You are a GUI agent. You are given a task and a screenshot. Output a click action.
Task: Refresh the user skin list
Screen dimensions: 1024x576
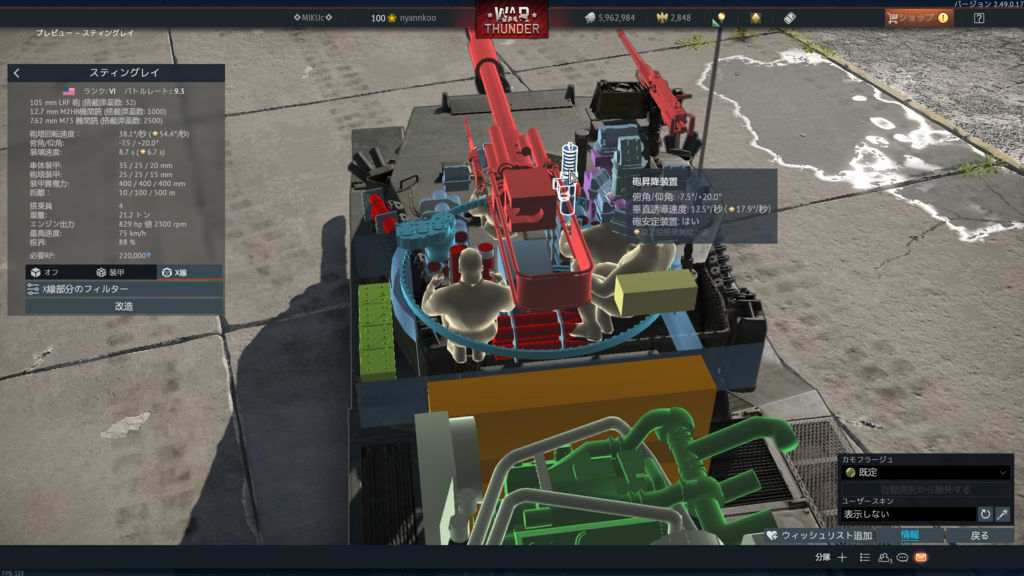pyautogui.click(x=985, y=514)
